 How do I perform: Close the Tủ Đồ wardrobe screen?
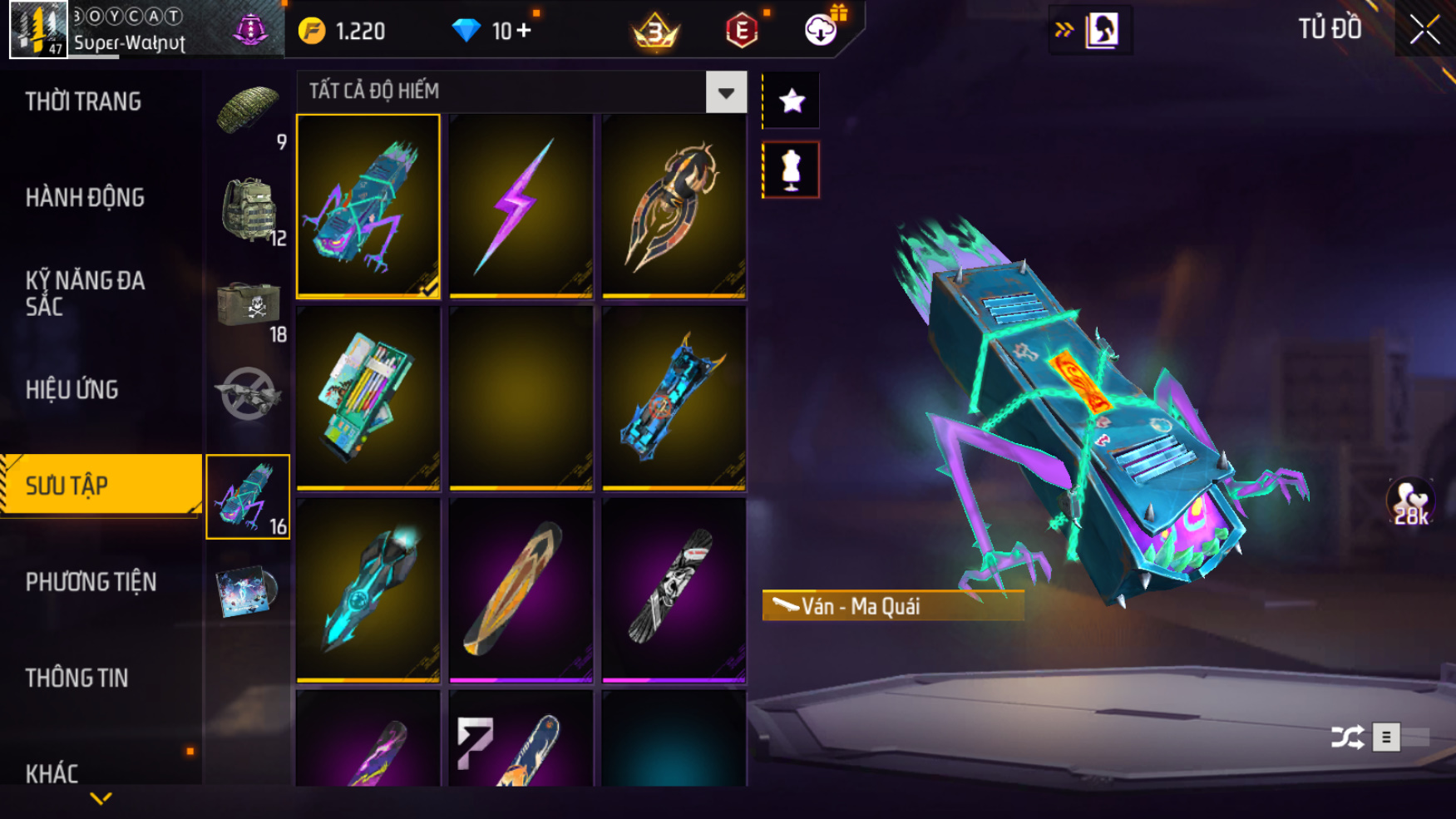1424,30
